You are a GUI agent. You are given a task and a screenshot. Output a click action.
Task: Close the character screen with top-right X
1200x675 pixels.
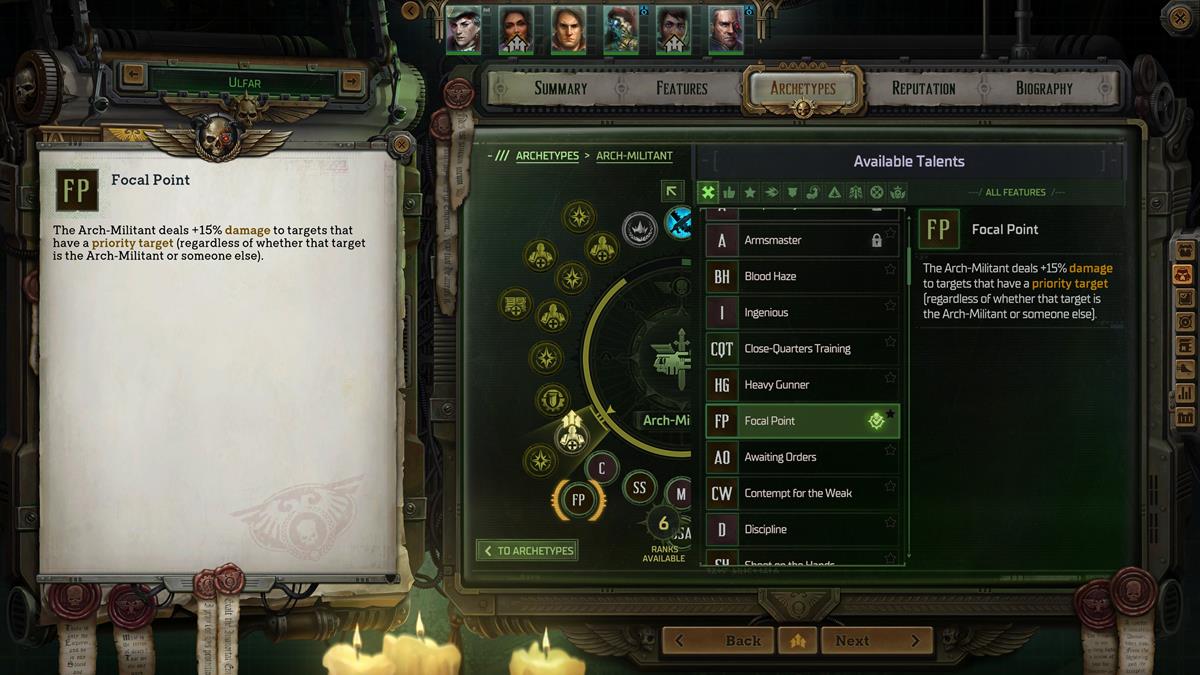(1176, 15)
